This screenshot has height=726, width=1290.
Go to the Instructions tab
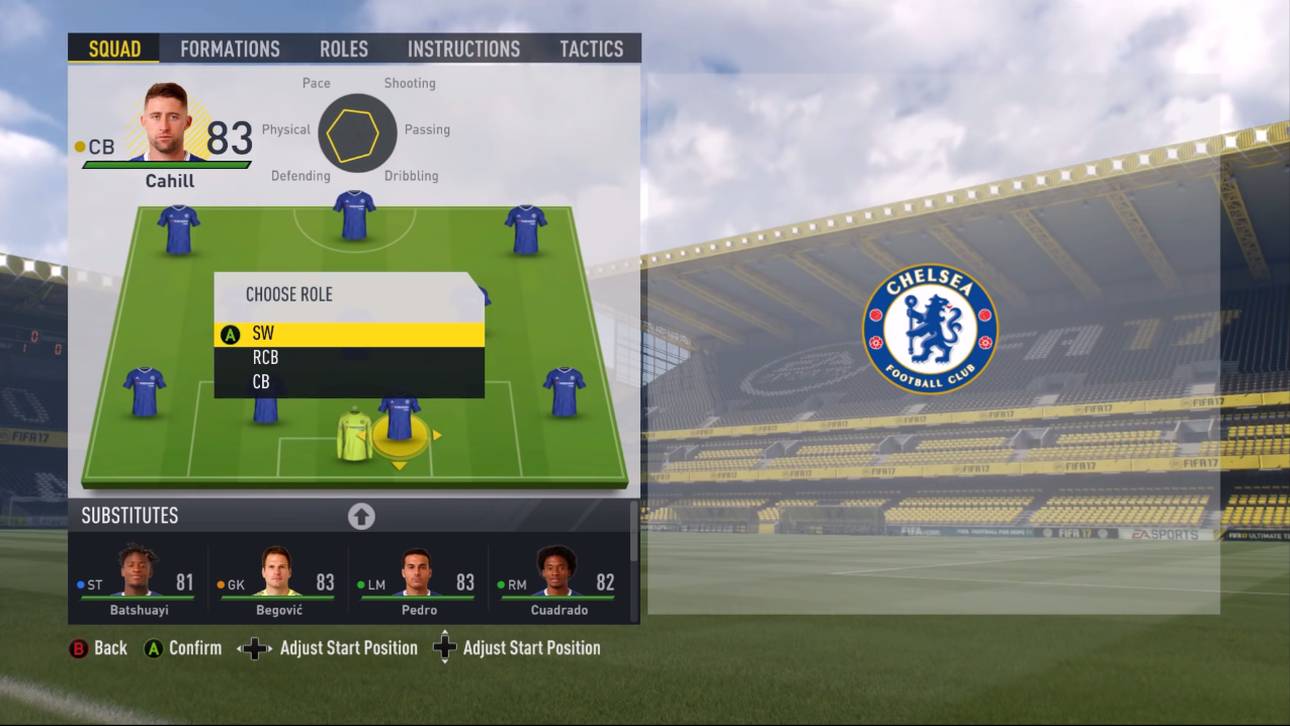463,49
